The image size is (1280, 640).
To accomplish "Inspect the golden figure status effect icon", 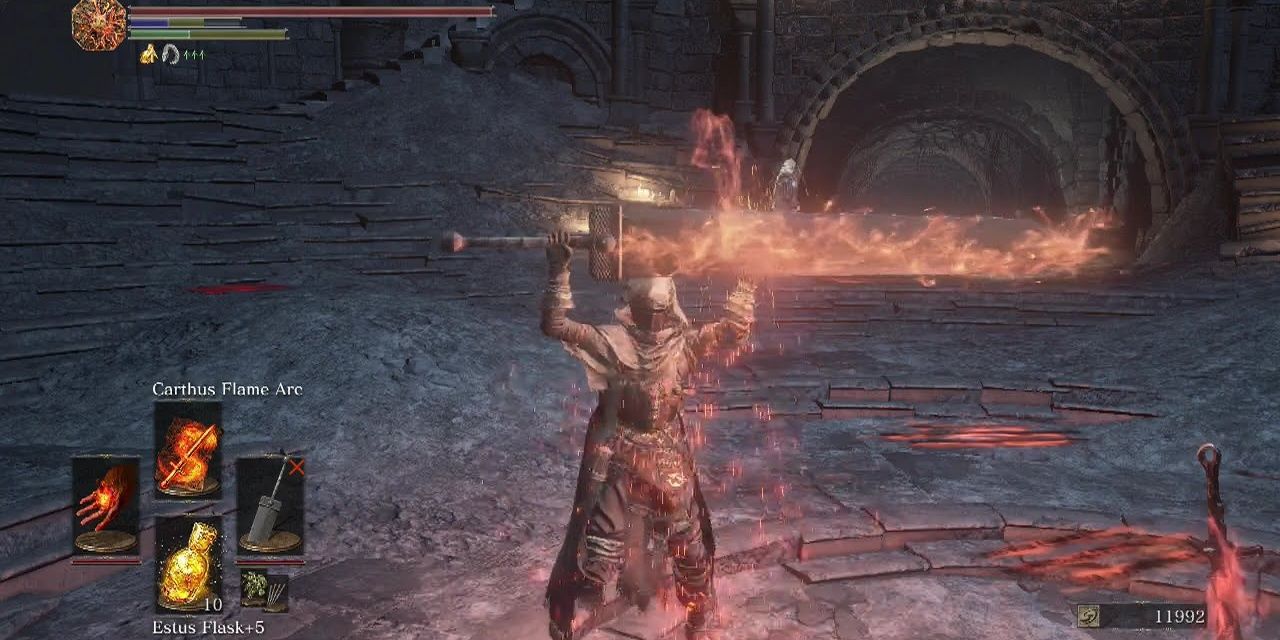I will pos(148,55).
